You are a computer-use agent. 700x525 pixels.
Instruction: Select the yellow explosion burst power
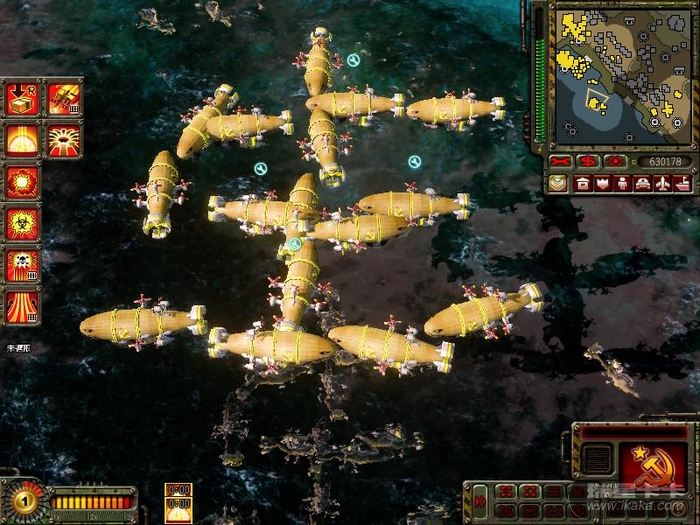[x=22, y=181]
